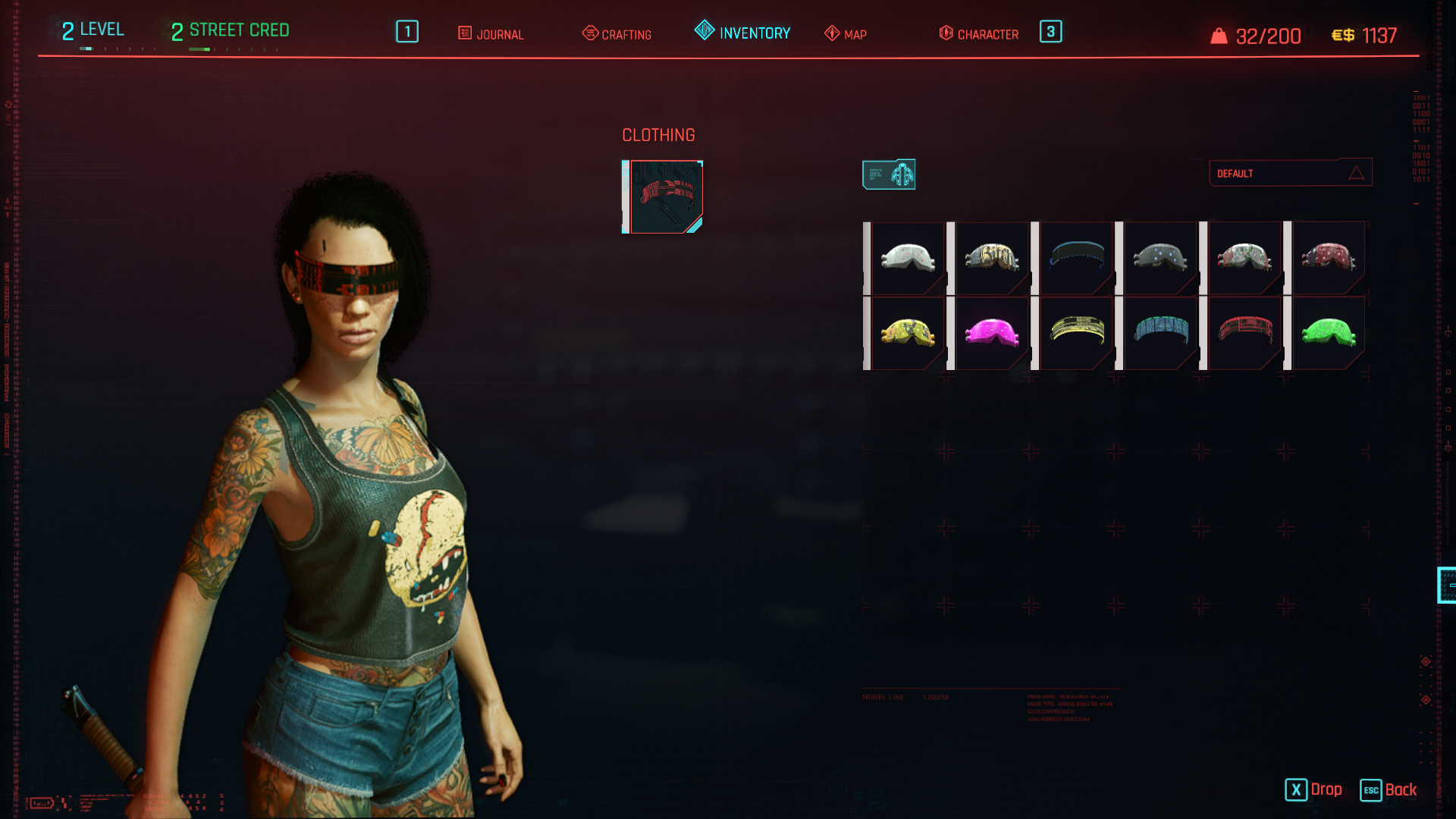
Task: Click the clothing filter icon above the grid
Action: (x=889, y=174)
